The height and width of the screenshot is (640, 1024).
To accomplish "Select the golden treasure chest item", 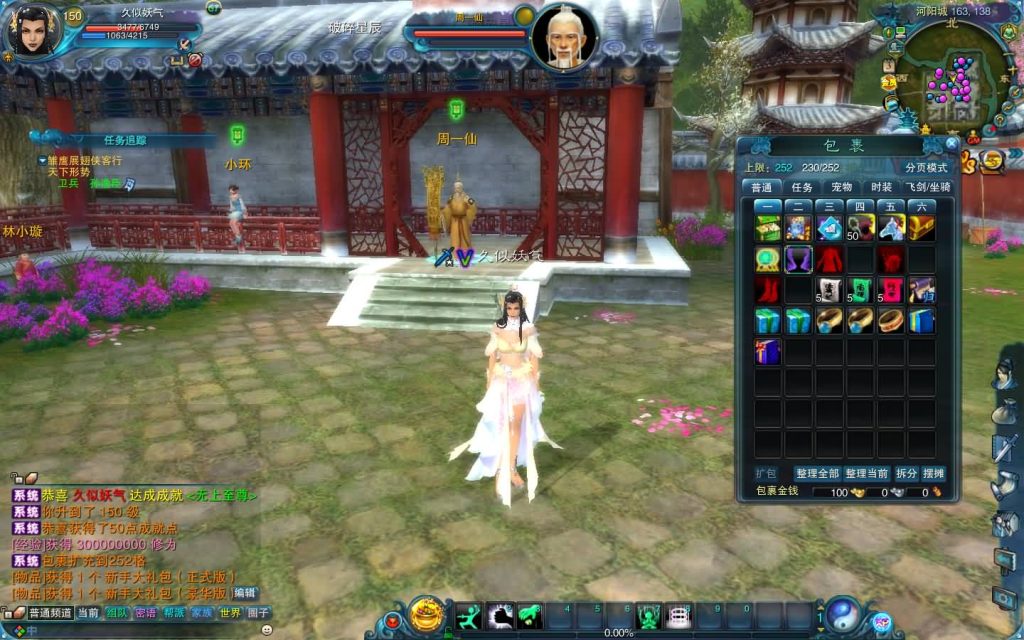I will [921, 228].
